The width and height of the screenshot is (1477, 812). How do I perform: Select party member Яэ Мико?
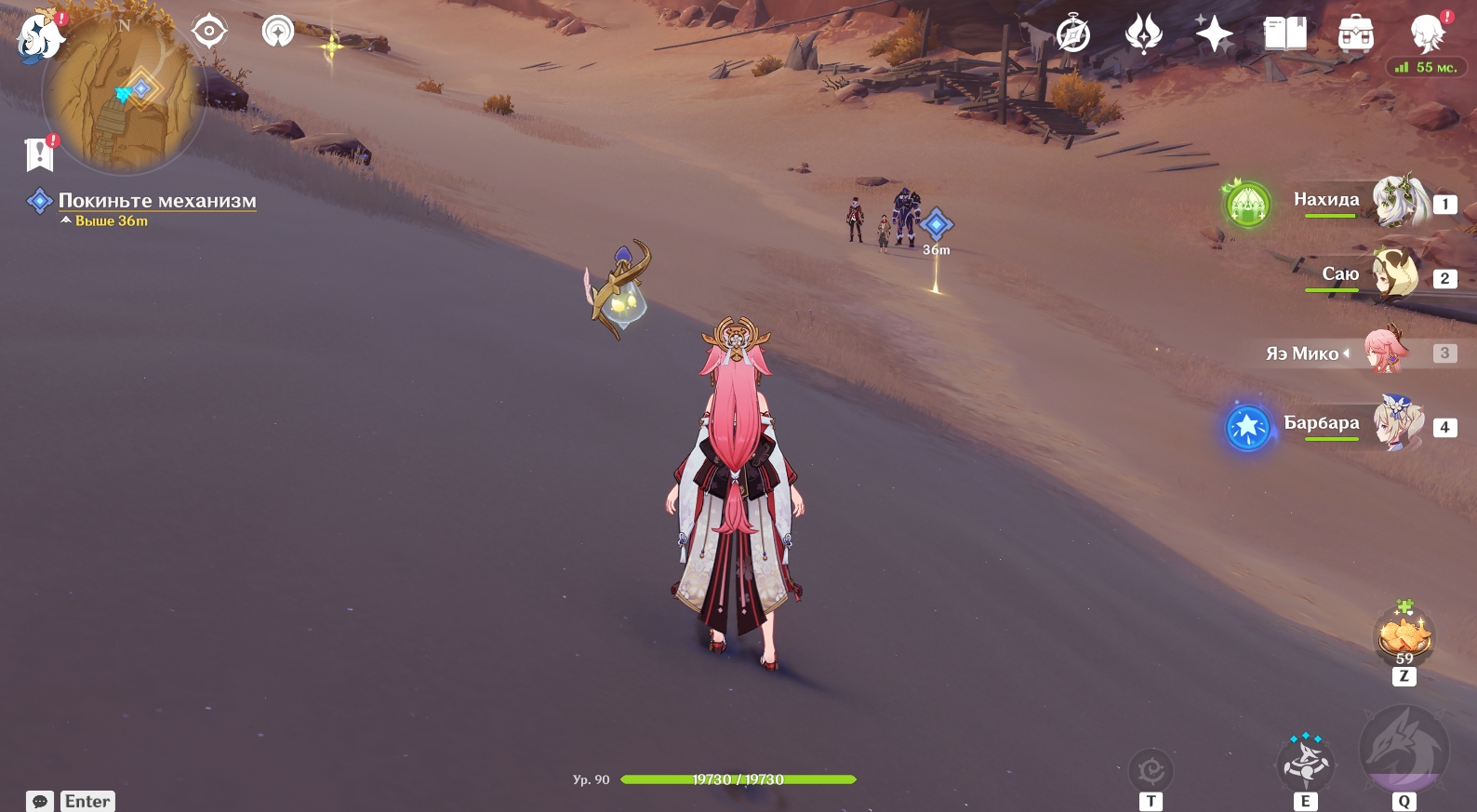[1386, 352]
